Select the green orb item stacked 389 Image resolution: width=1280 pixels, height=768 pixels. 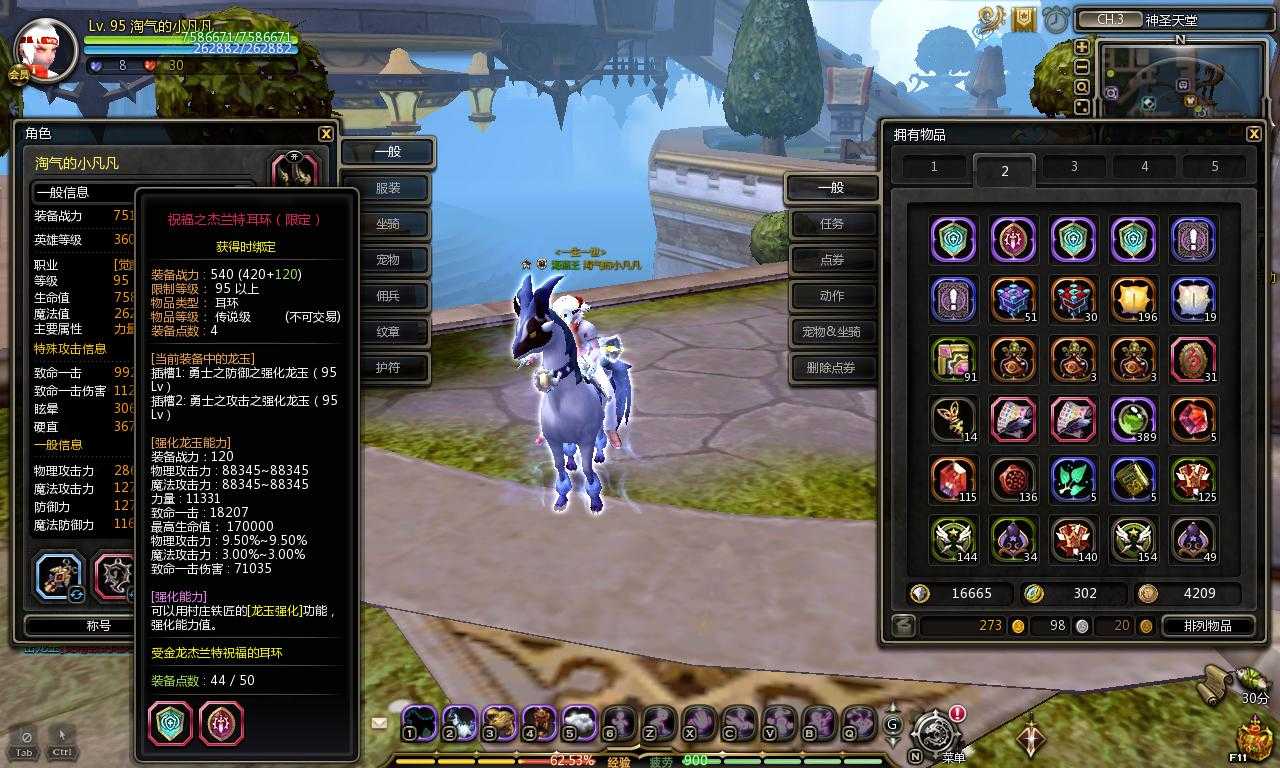(x=1134, y=420)
